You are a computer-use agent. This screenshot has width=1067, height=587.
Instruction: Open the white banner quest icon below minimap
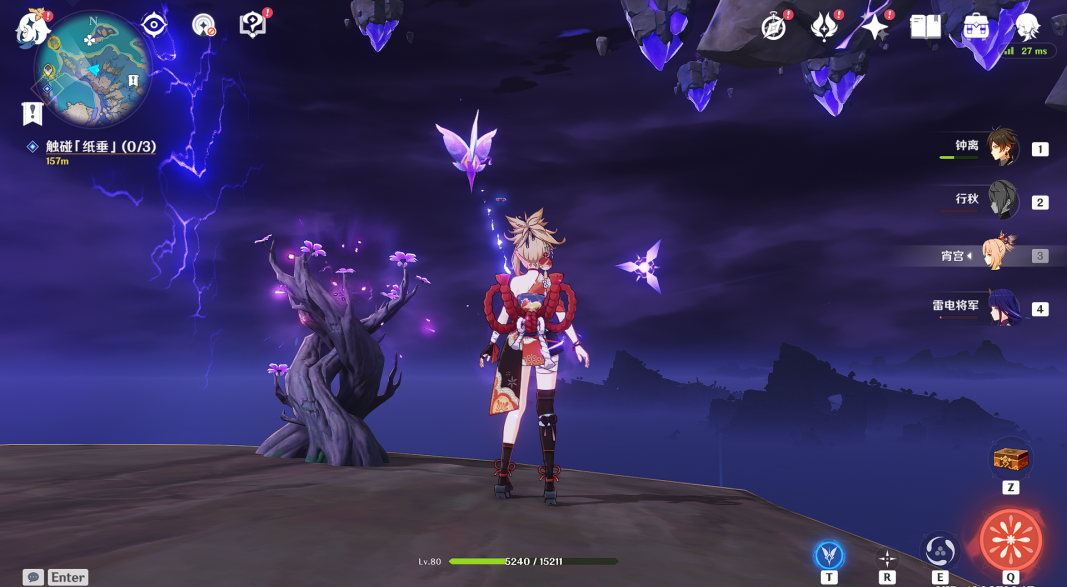click(32, 112)
